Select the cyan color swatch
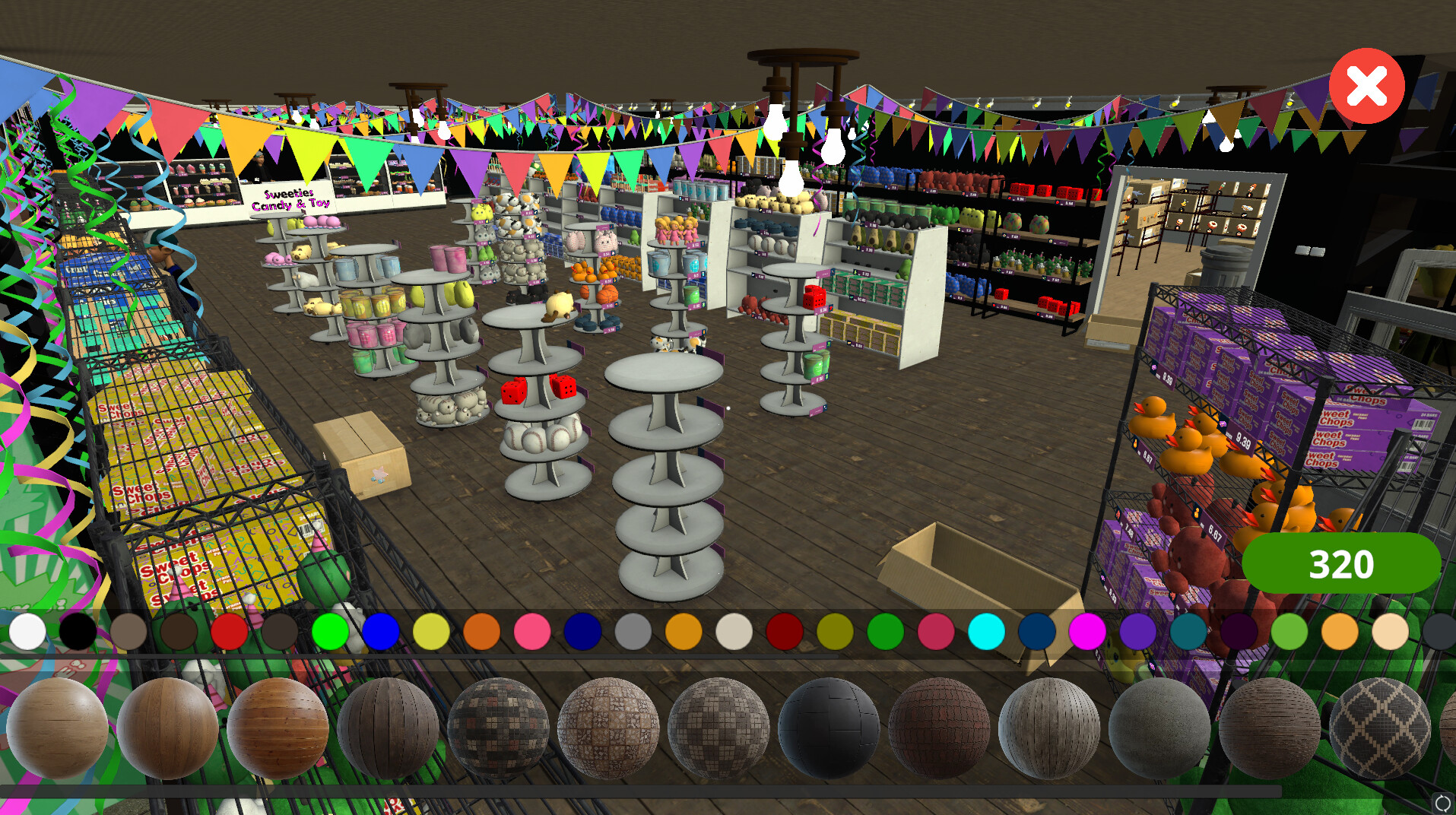This screenshot has width=1456, height=815. [987, 631]
